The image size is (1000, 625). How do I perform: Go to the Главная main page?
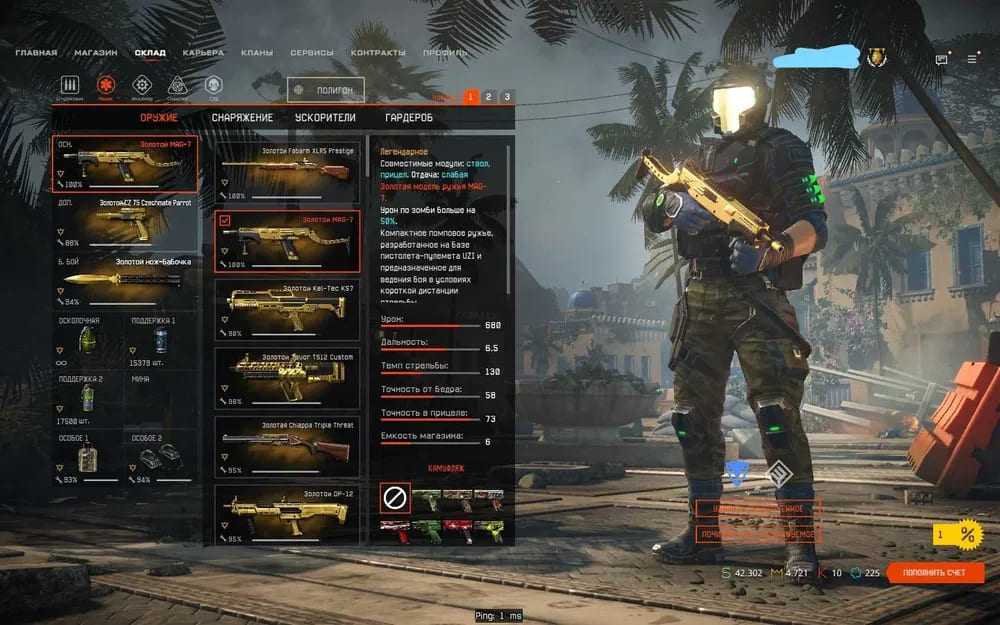click(36, 53)
